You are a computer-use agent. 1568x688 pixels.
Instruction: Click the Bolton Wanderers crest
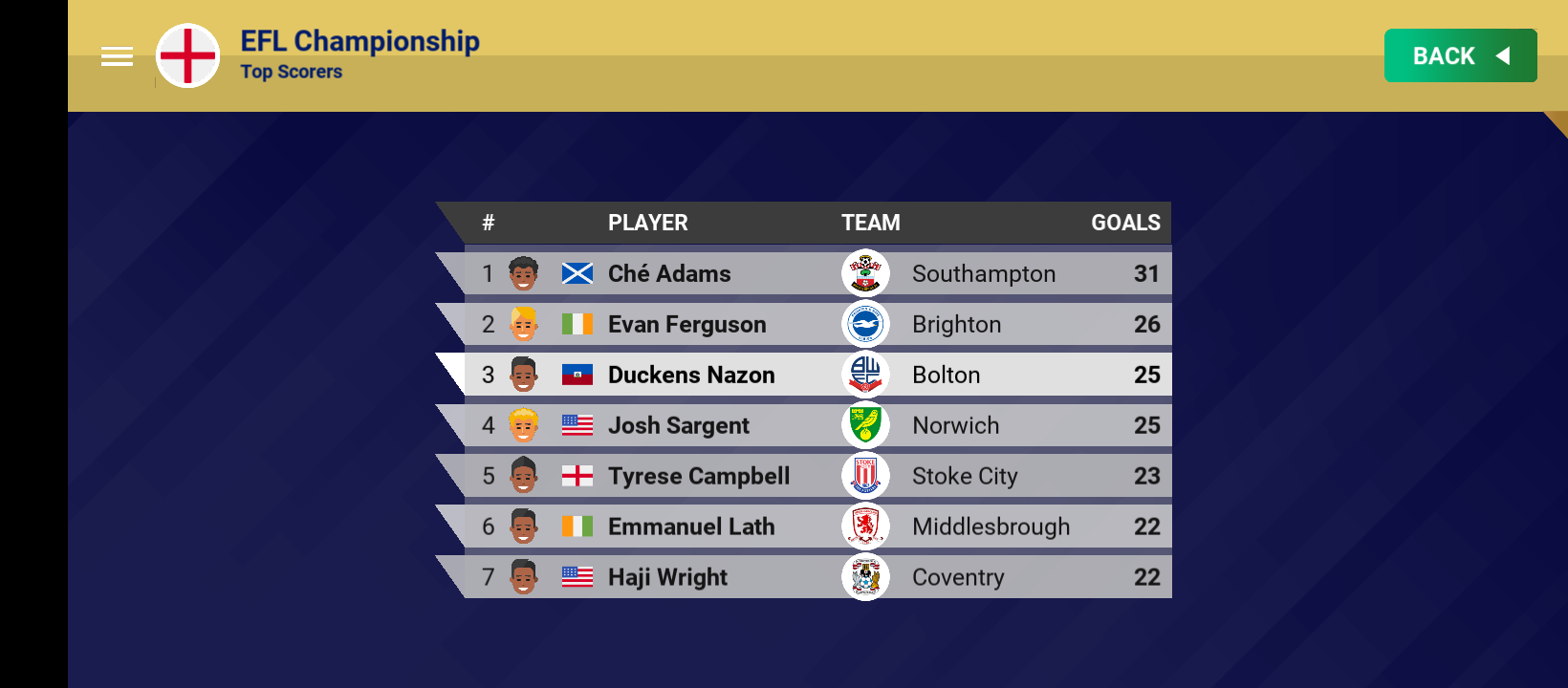click(x=865, y=375)
